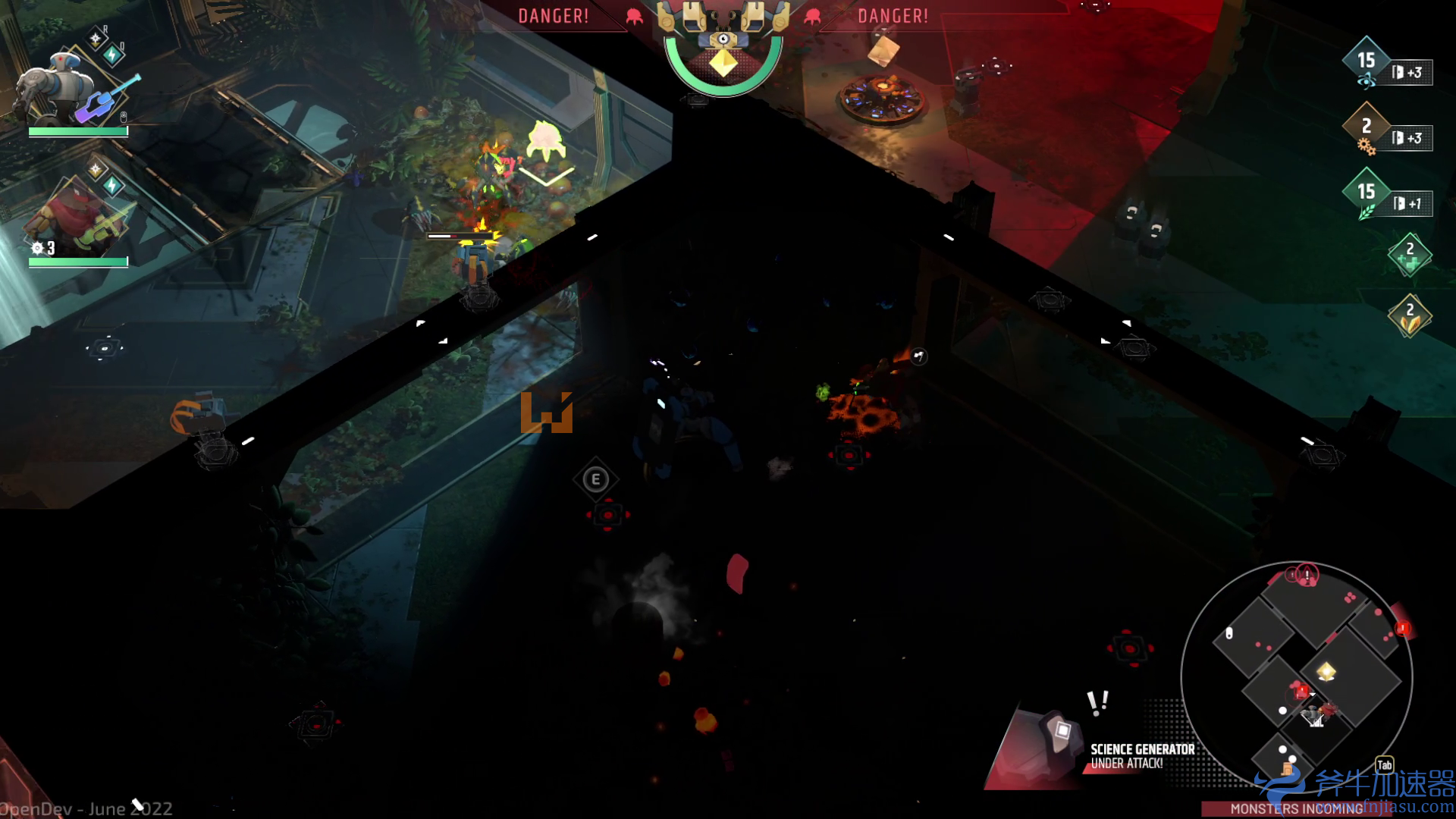Click the science resource counter showing 15
1456x819 pixels.
(1366, 61)
